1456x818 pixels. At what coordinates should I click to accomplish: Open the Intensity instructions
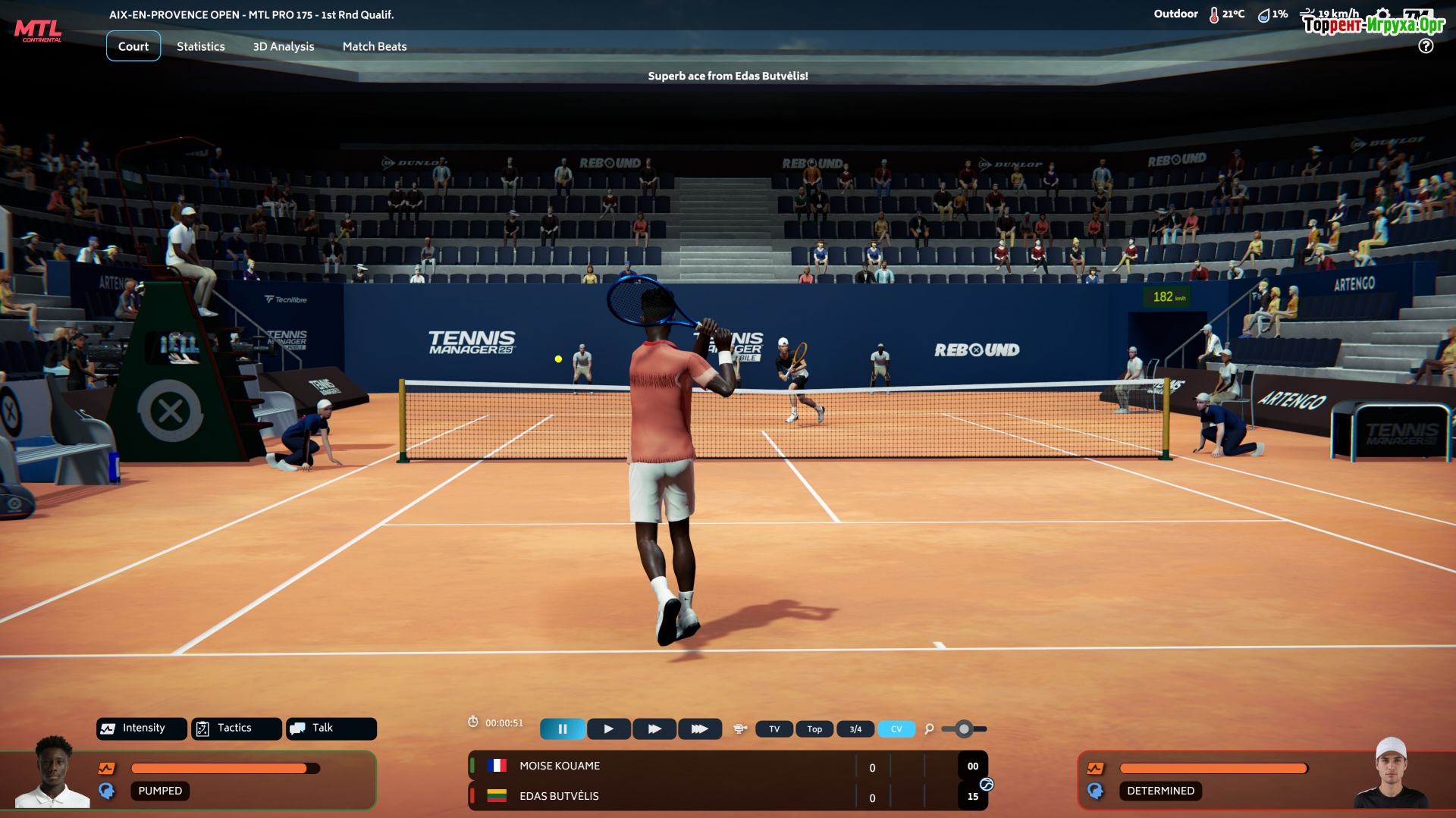click(x=142, y=728)
